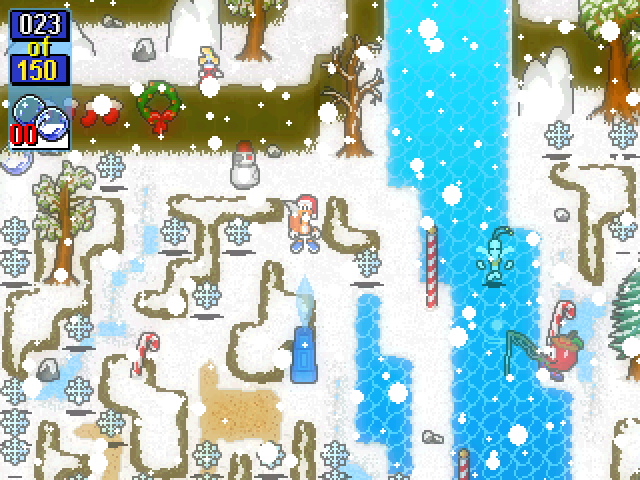
Task: Select the snow globe item icon
Action: (40, 117)
